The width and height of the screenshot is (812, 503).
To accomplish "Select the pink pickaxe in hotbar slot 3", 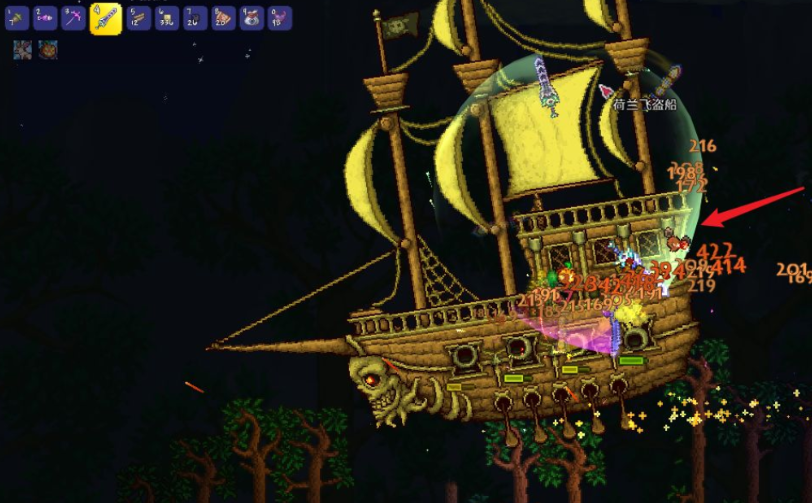I will [x=74, y=18].
